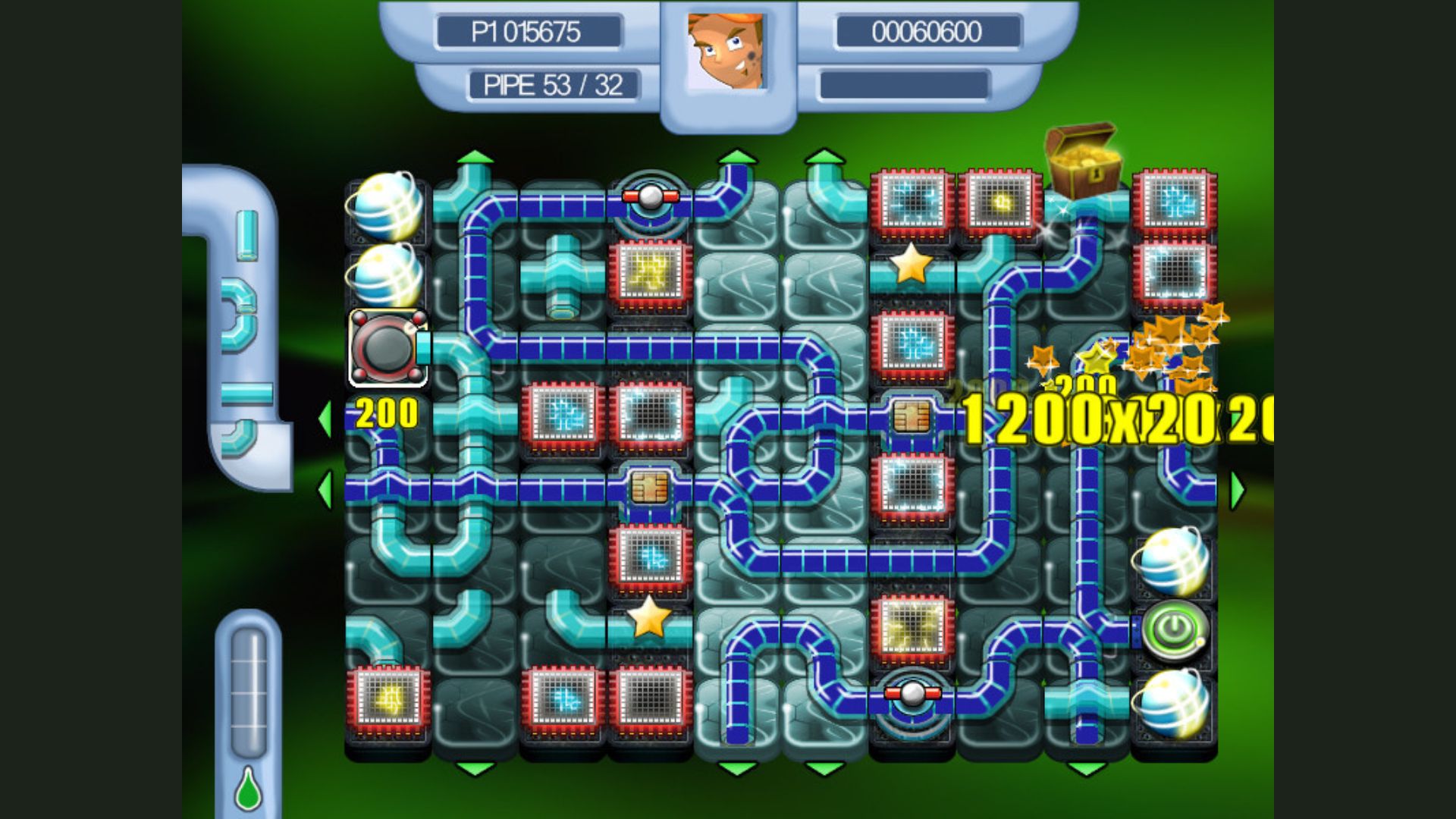Click the golden star pickup near the chest
This screenshot has height=819, width=1456.
910,265
